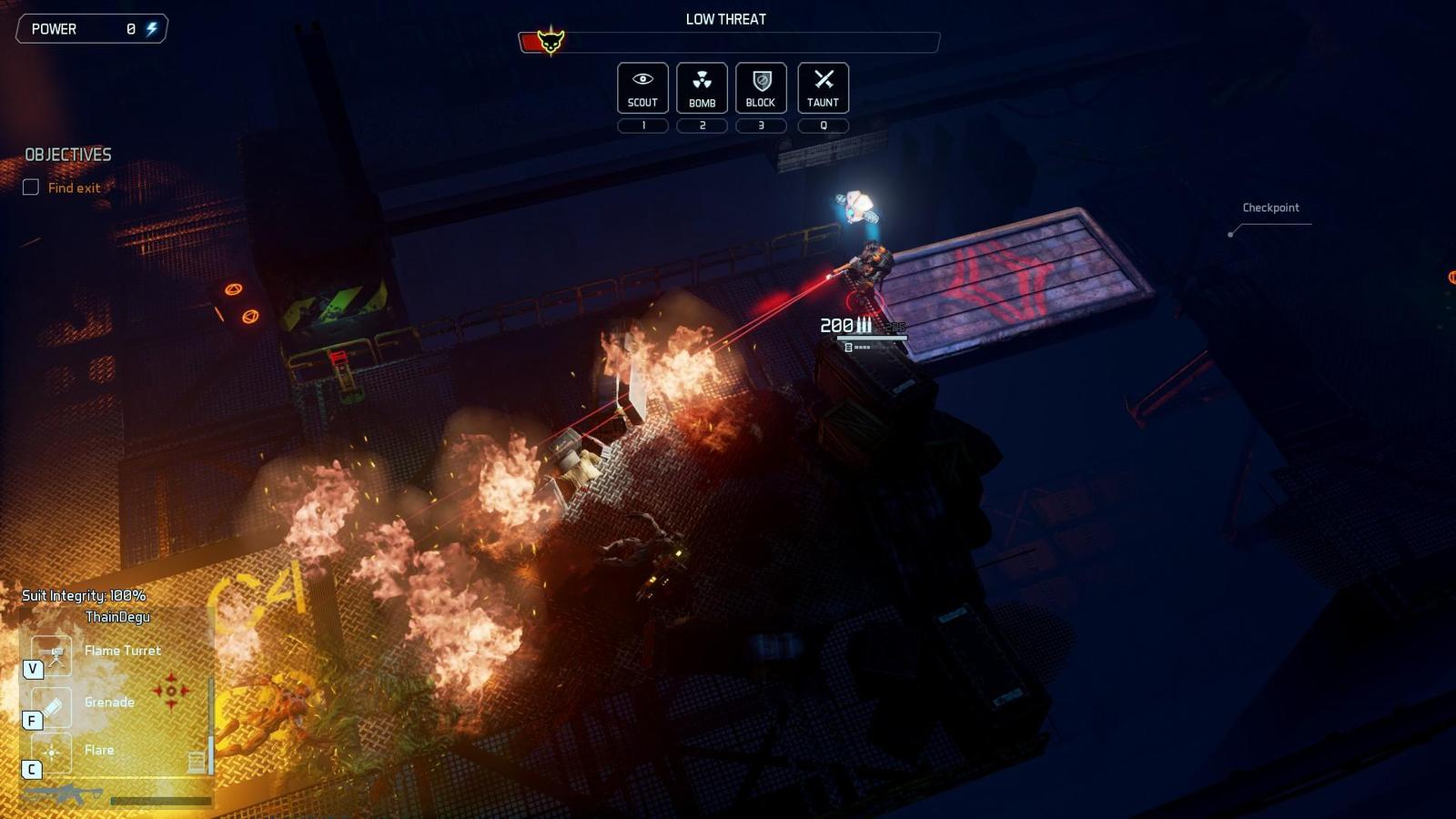
Task: Activate the Scout ability
Action: pyautogui.click(x=642, y=87)
